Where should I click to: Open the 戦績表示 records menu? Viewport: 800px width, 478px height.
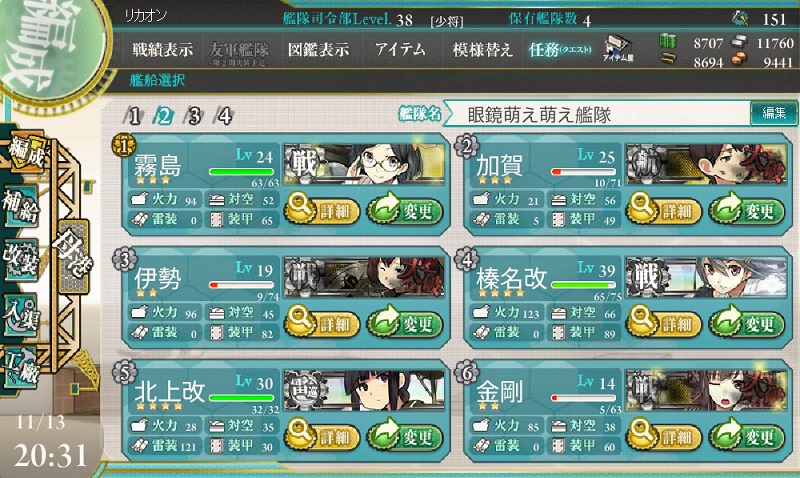pyautogui.click(x=163, y=50)
